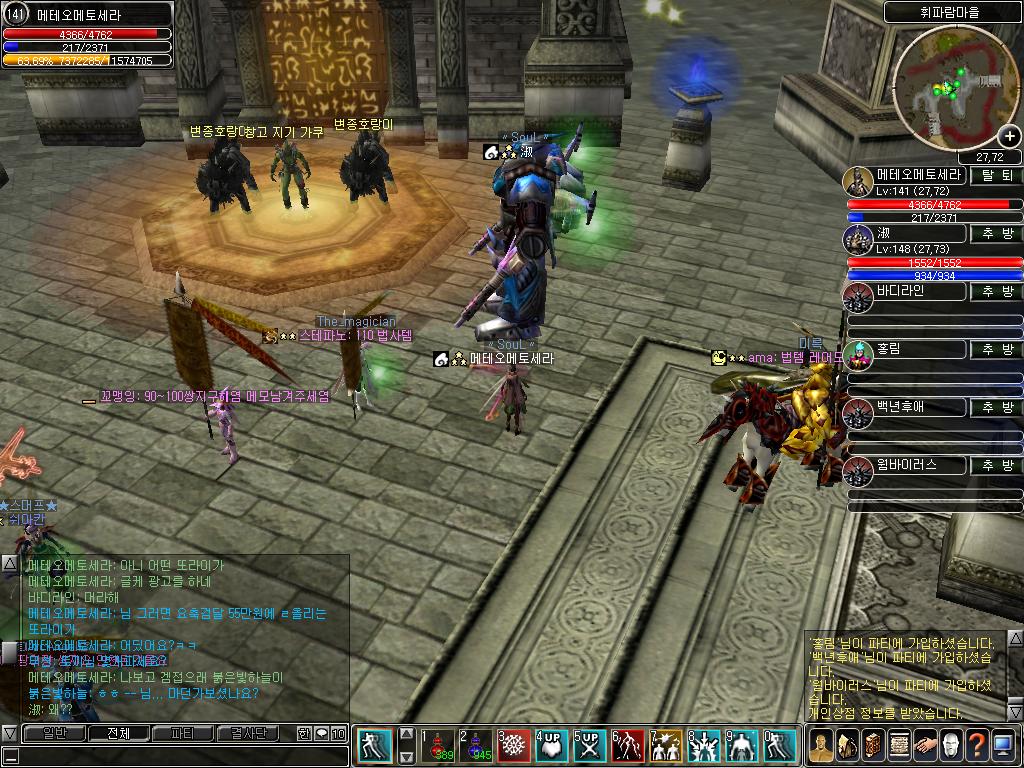Use the blue mana potion in slot 2
The width and height of the screenshot is (1024, 768).
pyautogui.click(x=475, y=745)
